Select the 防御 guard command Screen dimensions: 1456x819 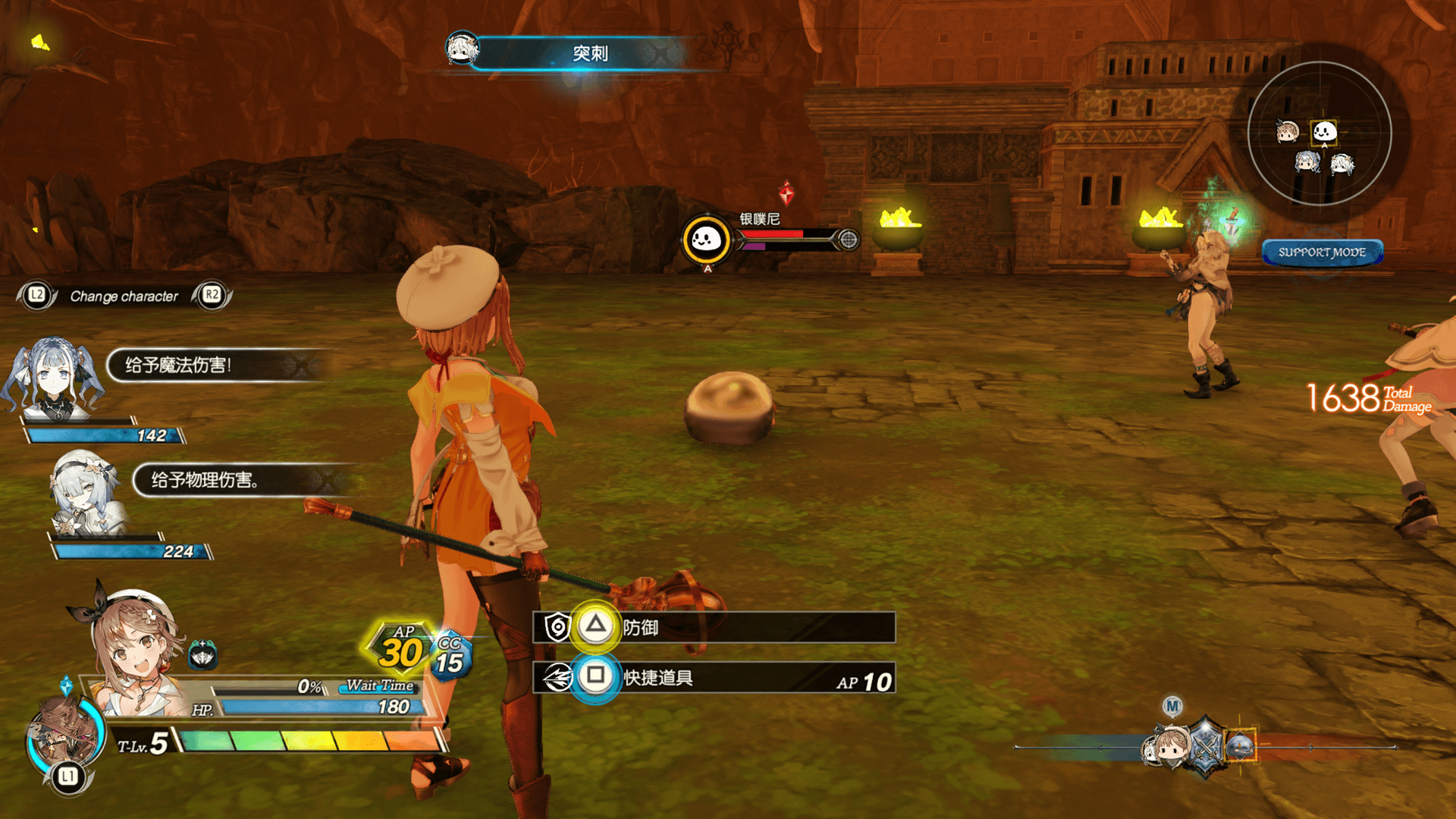click(713, 627)
